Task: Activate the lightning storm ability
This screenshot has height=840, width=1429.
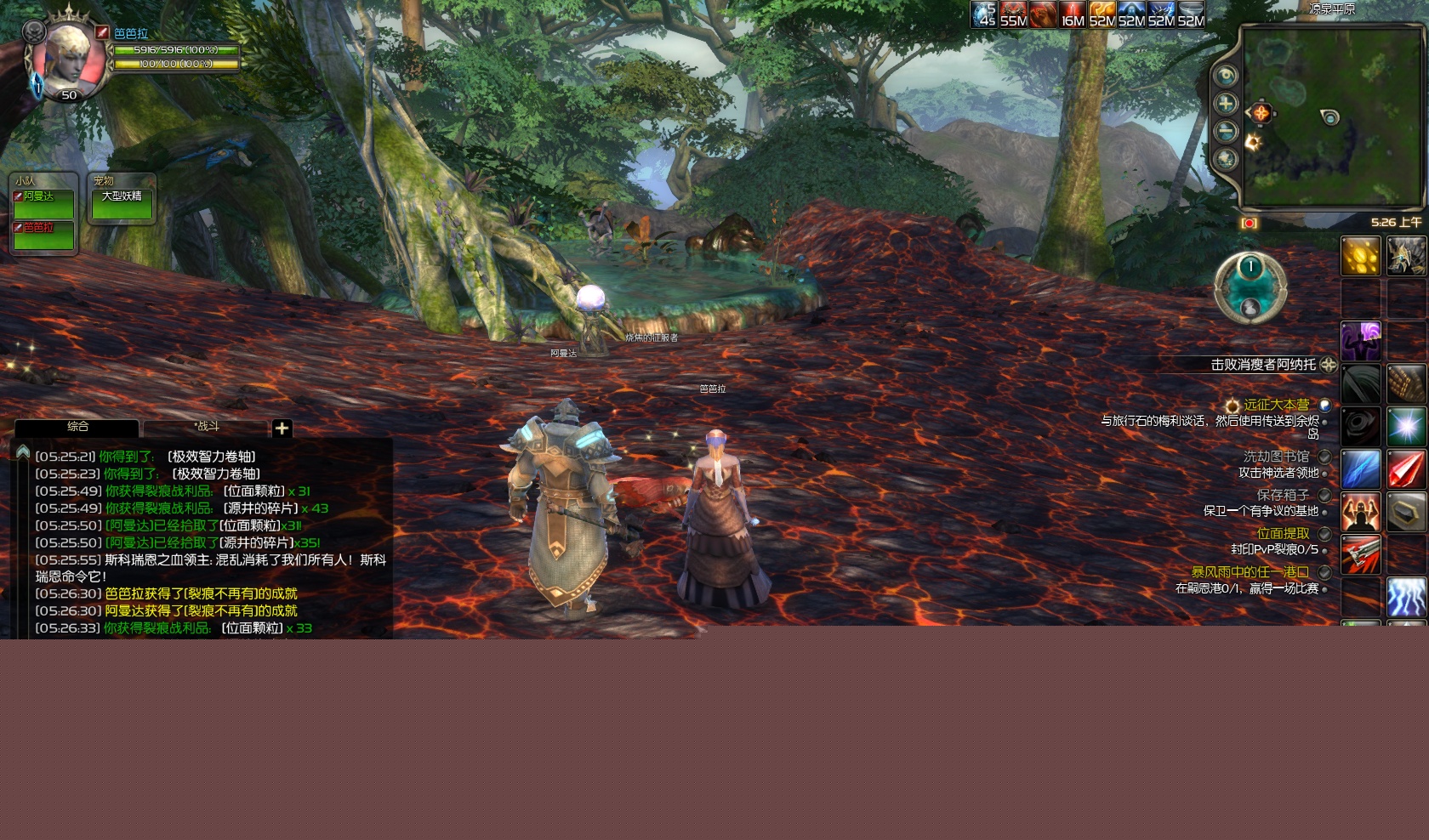Action: (x=1406, y=596)
